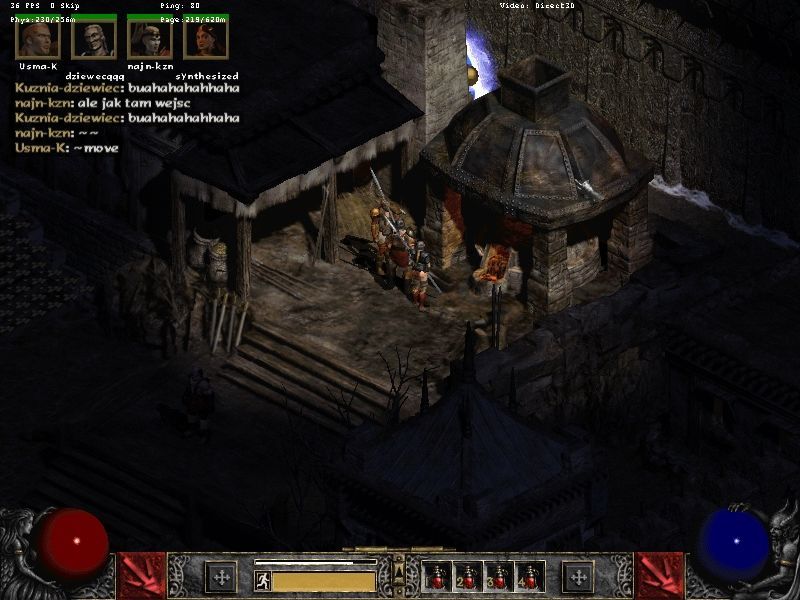Toggle the run/walk button
This screenshot has height=600, width=800.
pos(263,580)
